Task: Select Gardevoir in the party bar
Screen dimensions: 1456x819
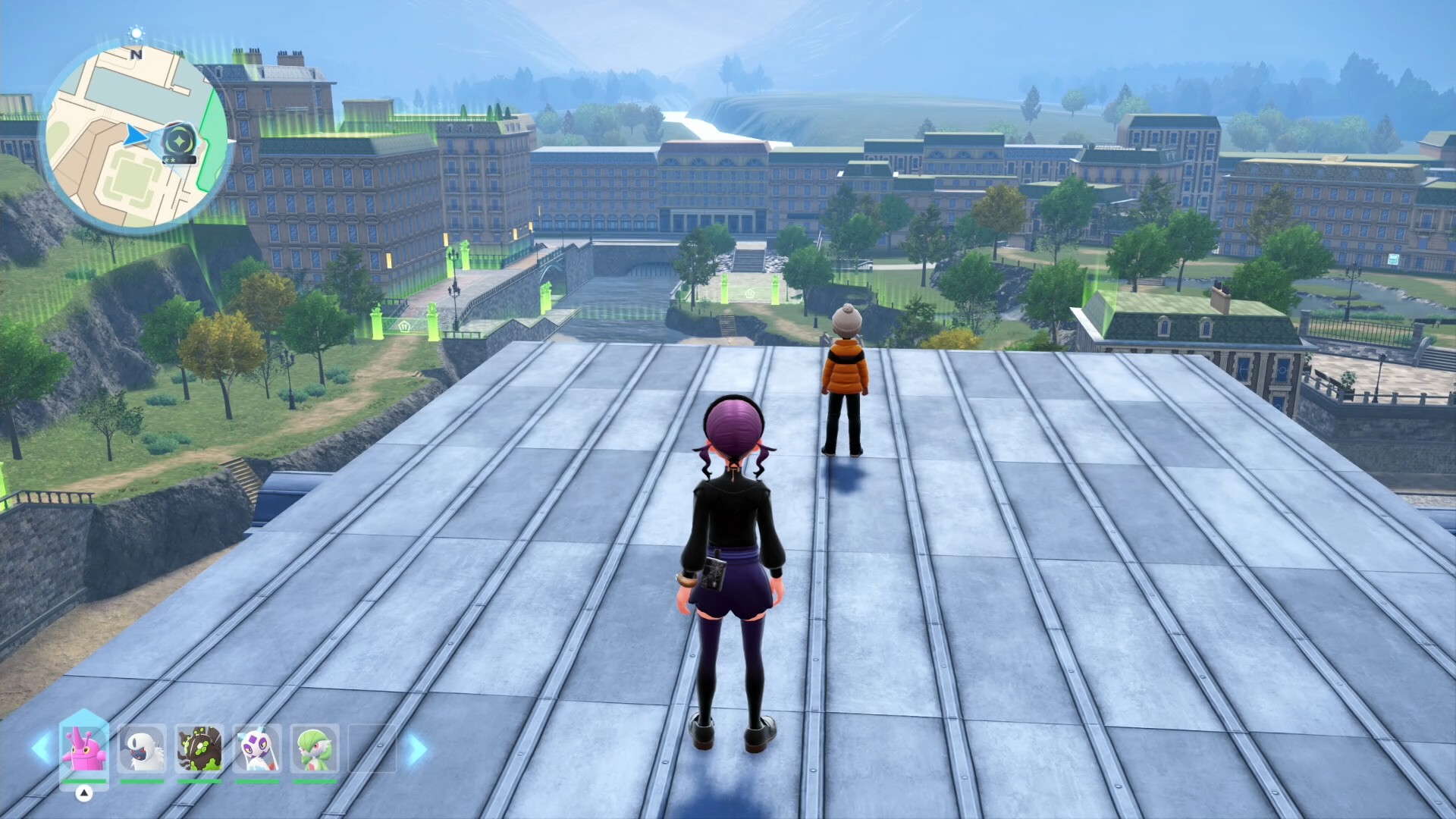Action: point(314,748)
